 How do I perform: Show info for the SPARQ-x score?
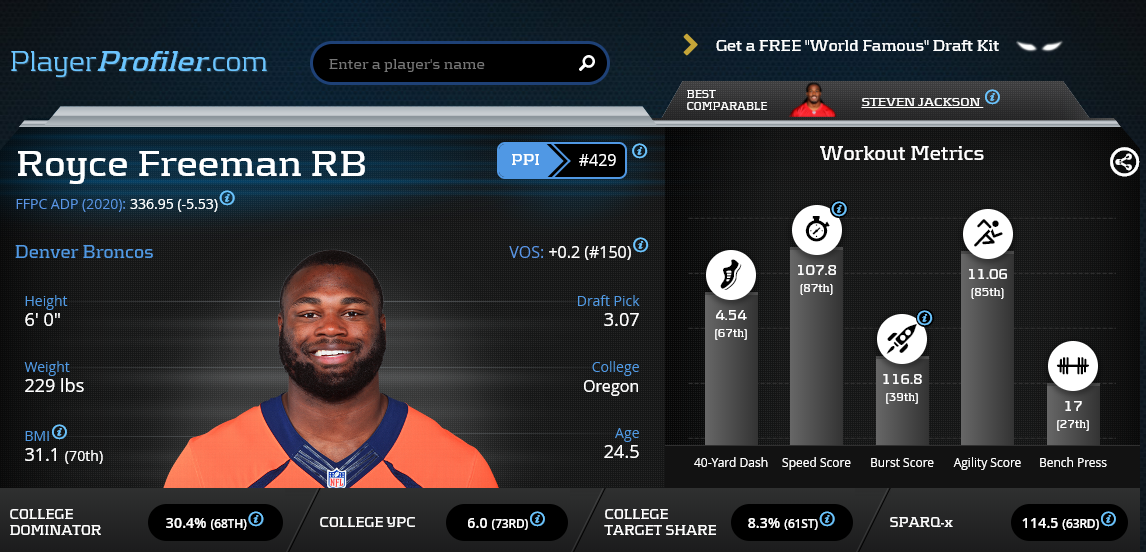(1108, 520)
